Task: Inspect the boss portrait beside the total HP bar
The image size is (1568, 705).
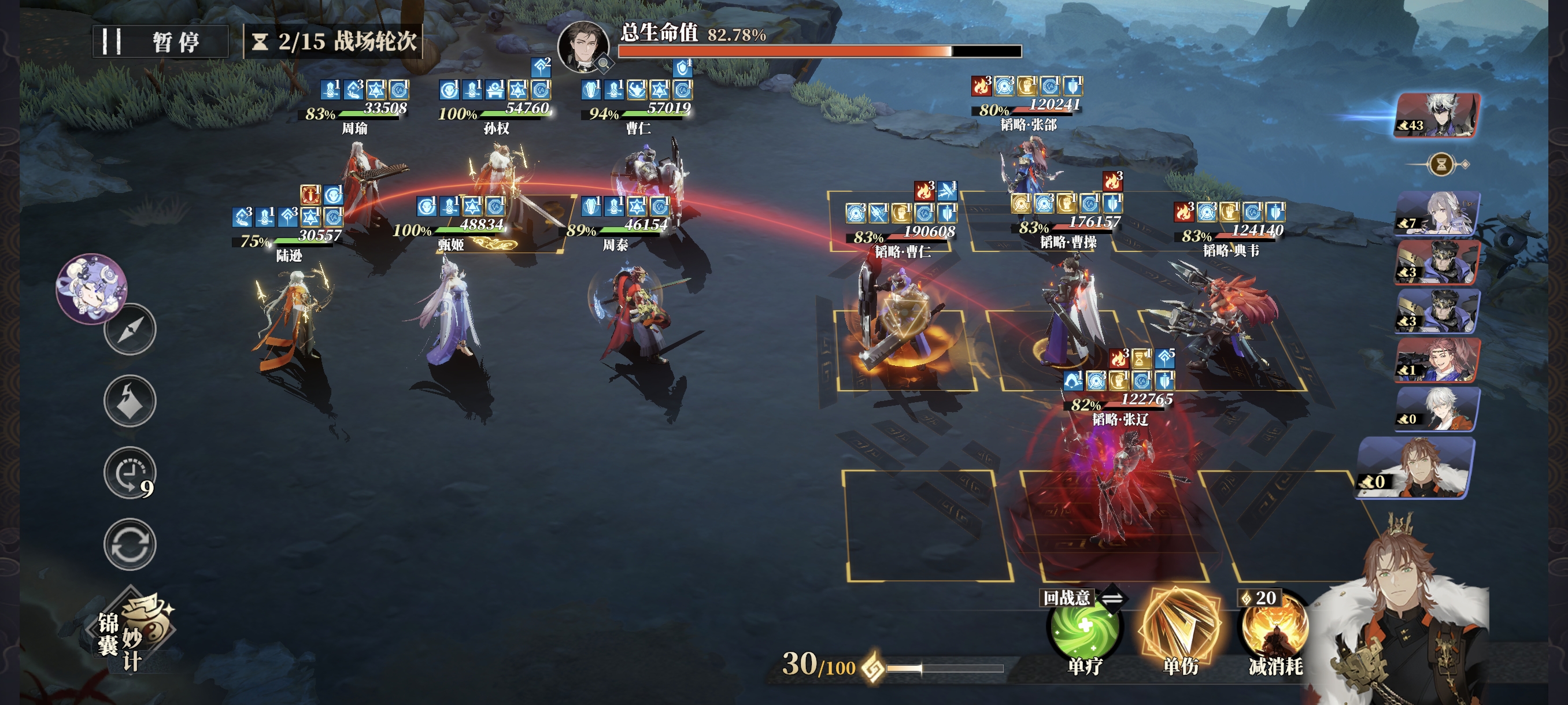Action: click(x=583, y=46)
